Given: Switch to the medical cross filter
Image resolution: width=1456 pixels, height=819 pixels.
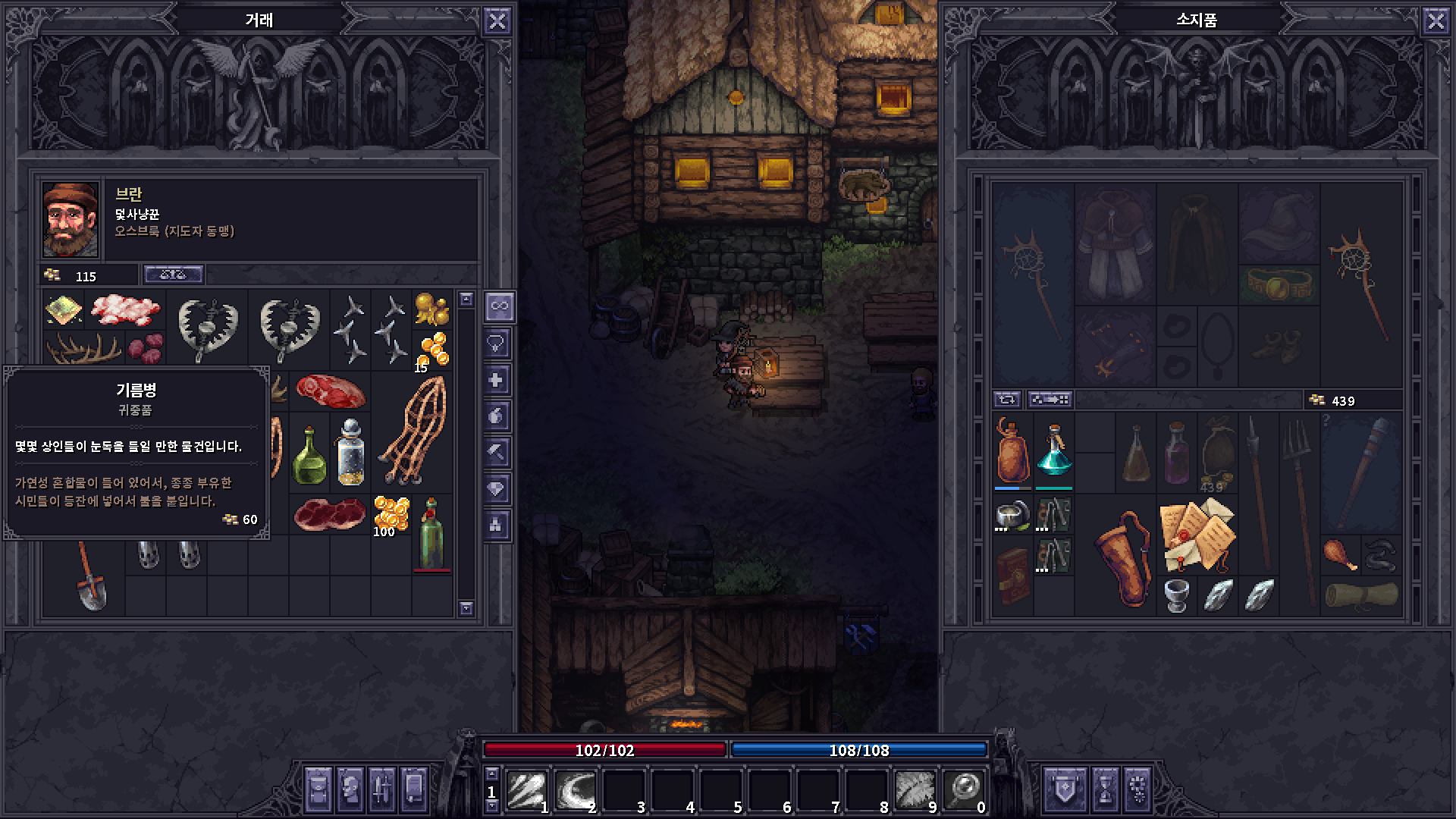Looking at the screenshot, I should point(498,380).
